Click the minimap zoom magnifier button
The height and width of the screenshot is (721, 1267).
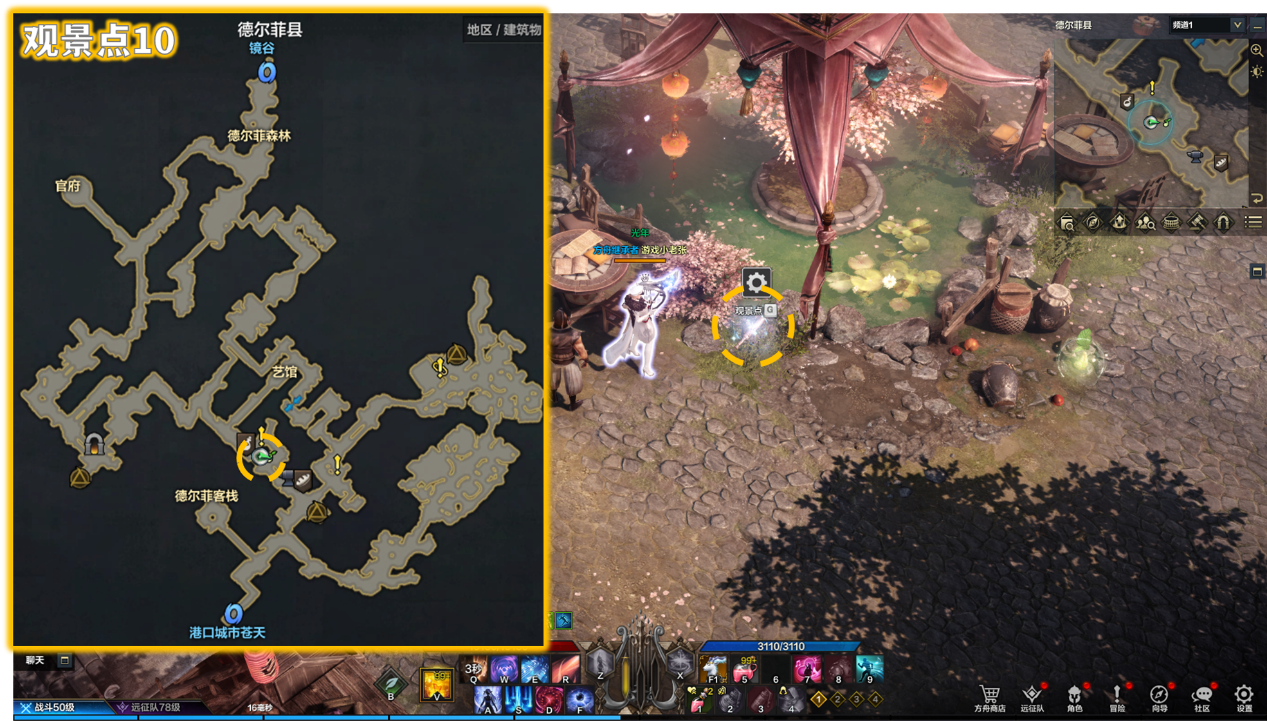click(x=1257, y=50)
